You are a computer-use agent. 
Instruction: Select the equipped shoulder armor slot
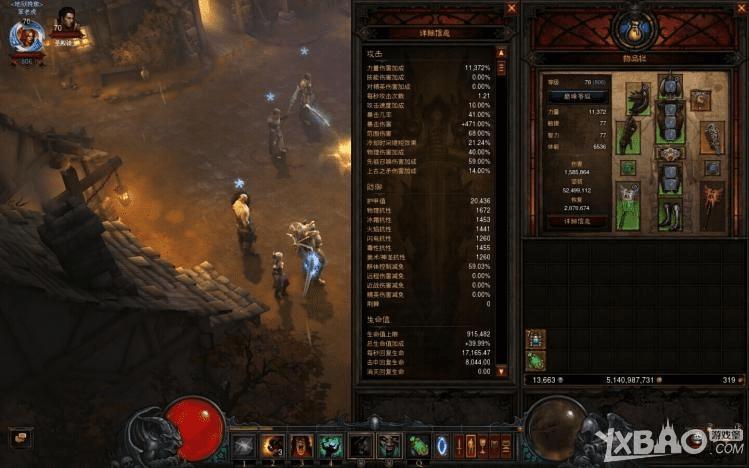point(636,98)
